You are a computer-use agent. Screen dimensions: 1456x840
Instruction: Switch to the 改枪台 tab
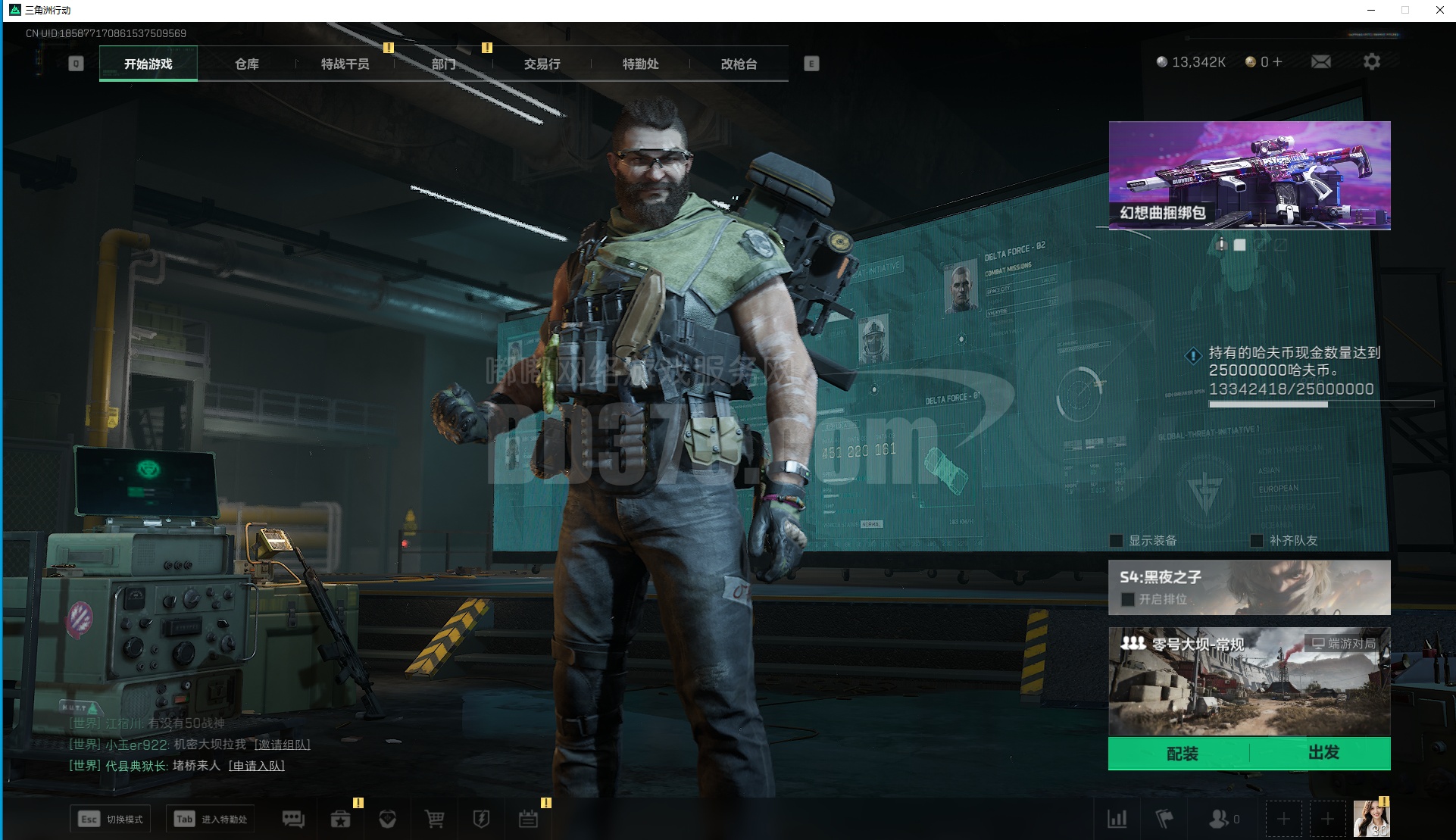[x=739, y=64]
